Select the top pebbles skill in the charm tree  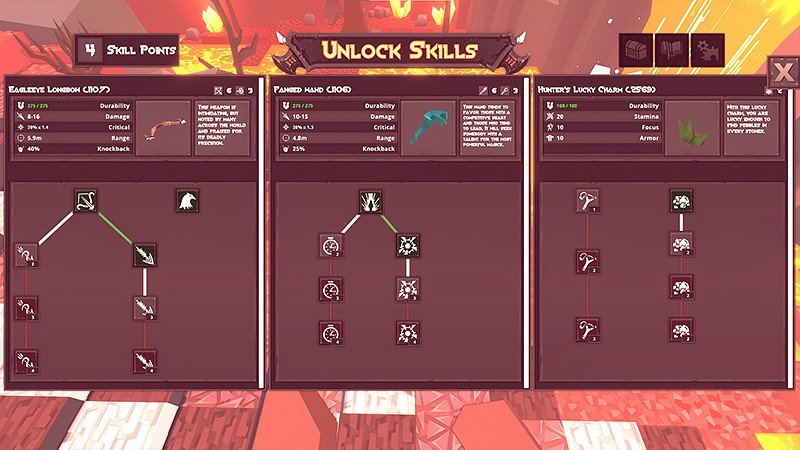pos(682,202)
